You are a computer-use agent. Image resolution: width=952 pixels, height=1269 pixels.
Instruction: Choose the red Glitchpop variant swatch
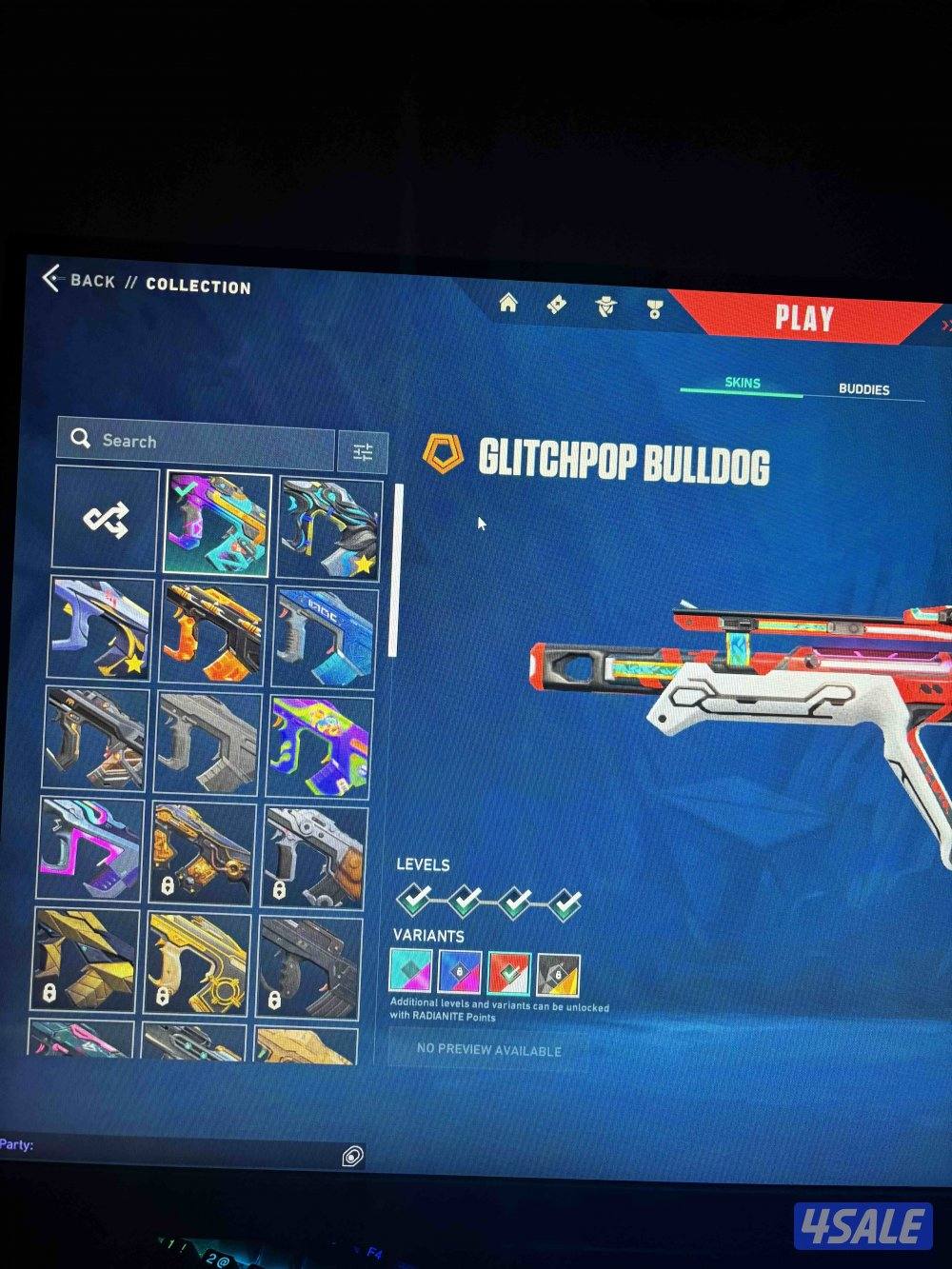508,974
